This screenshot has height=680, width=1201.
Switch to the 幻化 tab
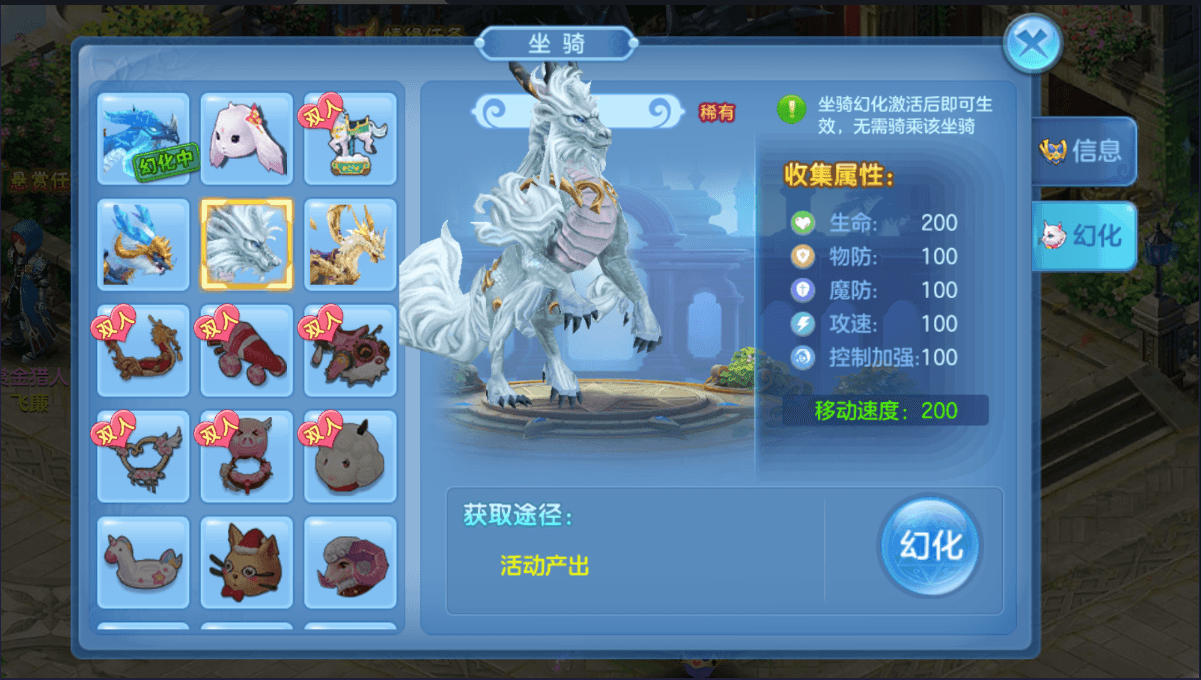coord(1084,236)
